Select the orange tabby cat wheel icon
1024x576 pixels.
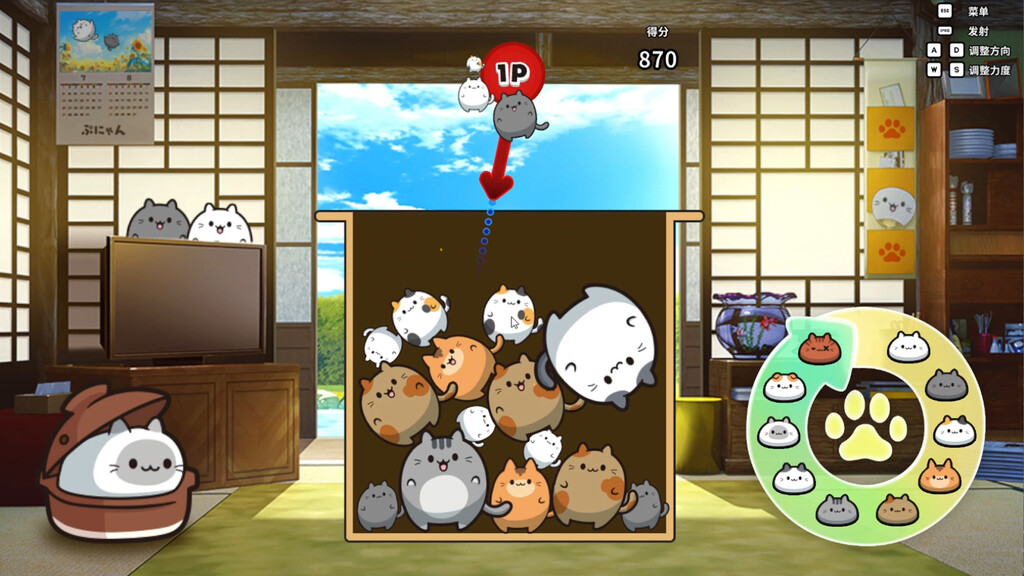click(940, 476)
